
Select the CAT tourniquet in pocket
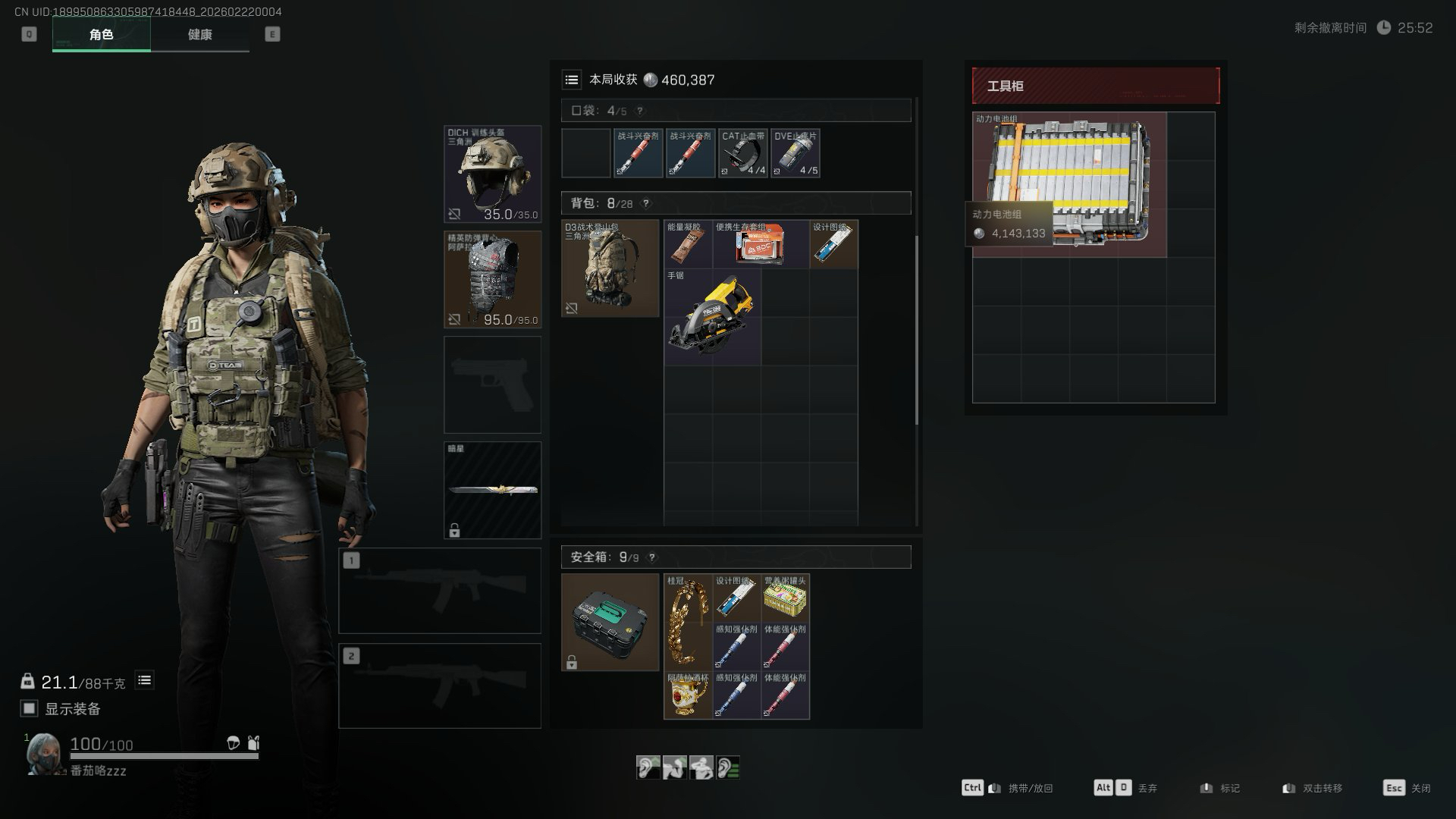(742, 153)
